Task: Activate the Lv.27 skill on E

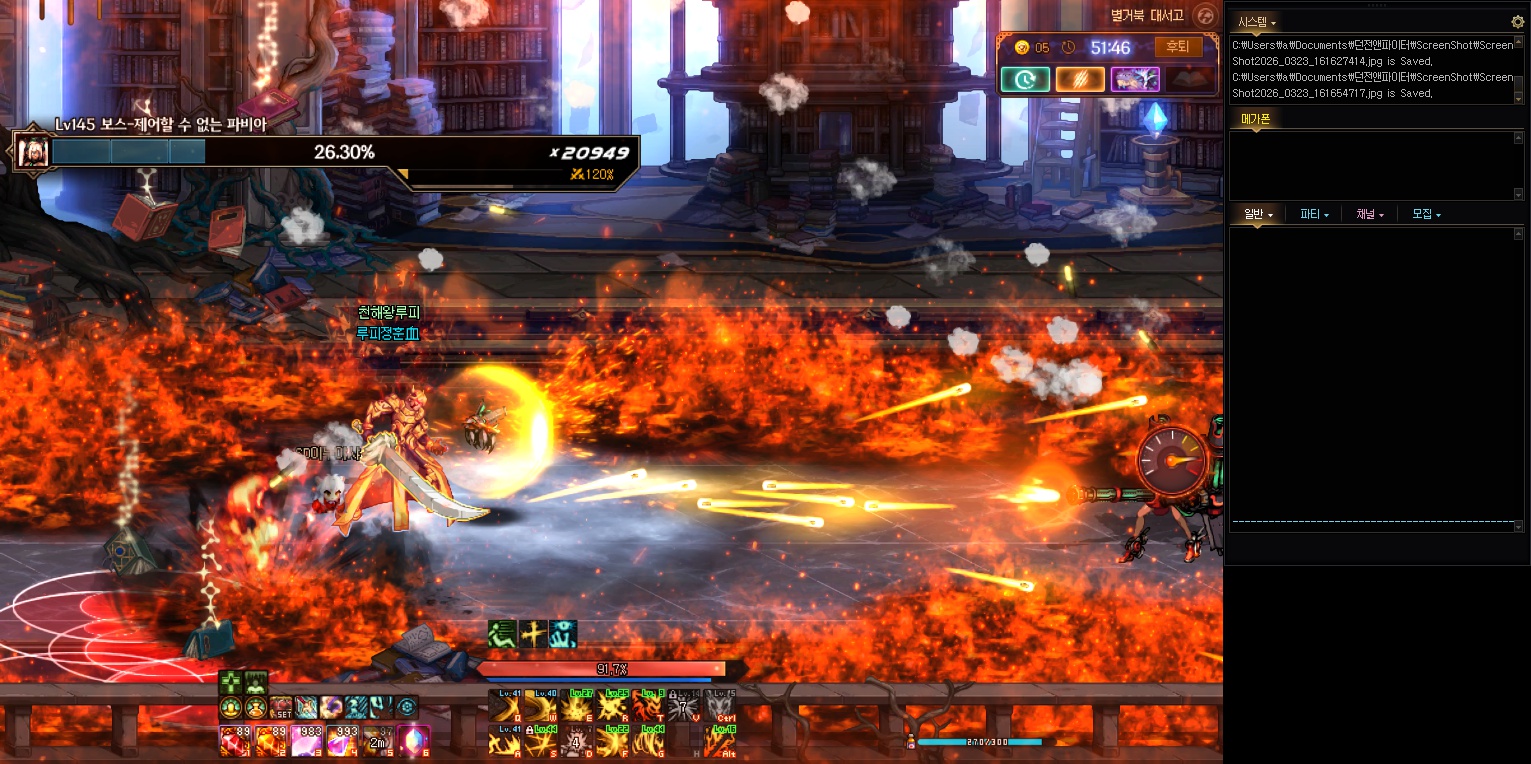Action: point(577,705)
